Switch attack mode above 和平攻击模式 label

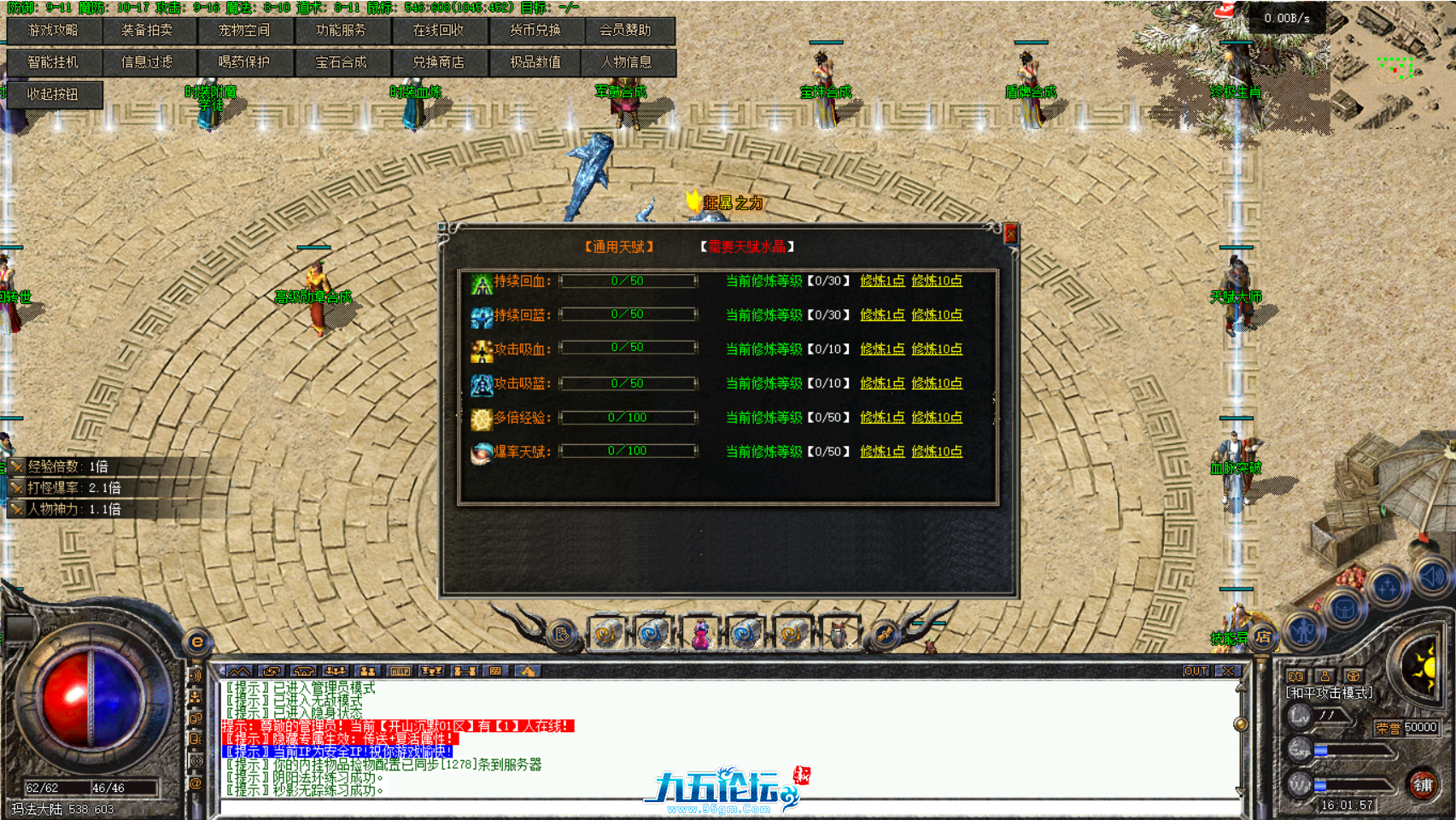pyautogui.click(x=1296, y=676)
